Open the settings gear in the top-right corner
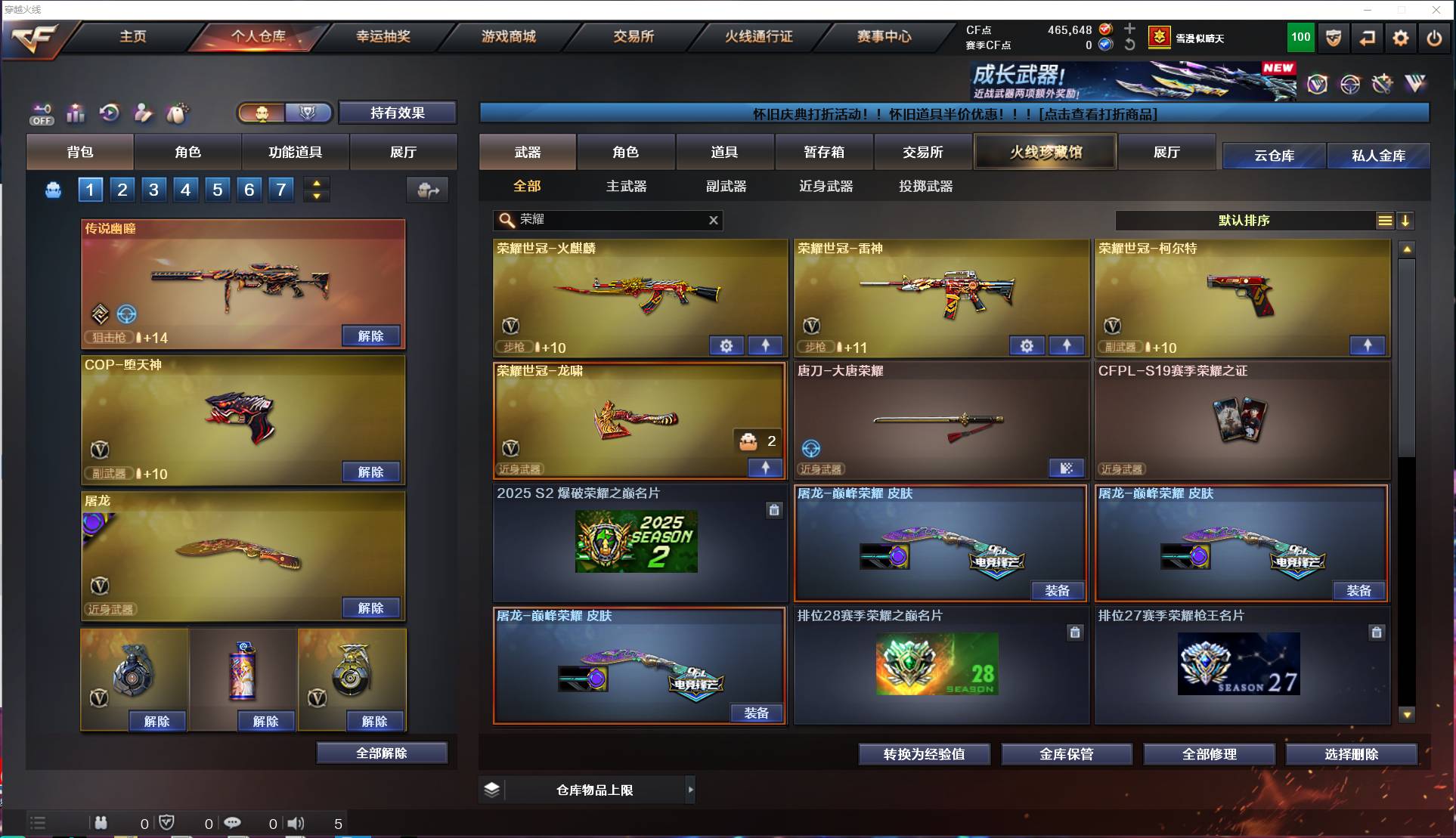 coord(1401,38)
